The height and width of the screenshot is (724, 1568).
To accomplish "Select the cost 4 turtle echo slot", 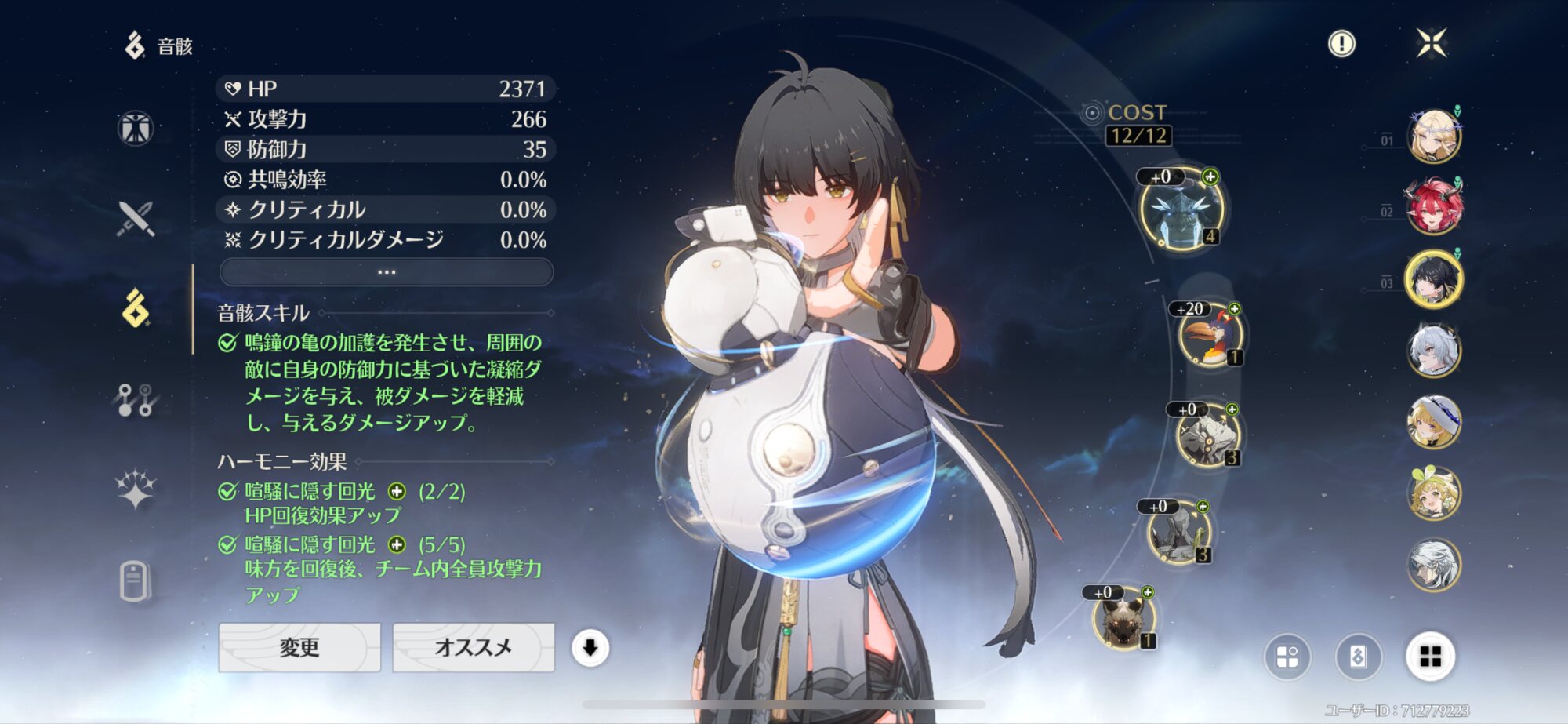I will (1181, 209).
